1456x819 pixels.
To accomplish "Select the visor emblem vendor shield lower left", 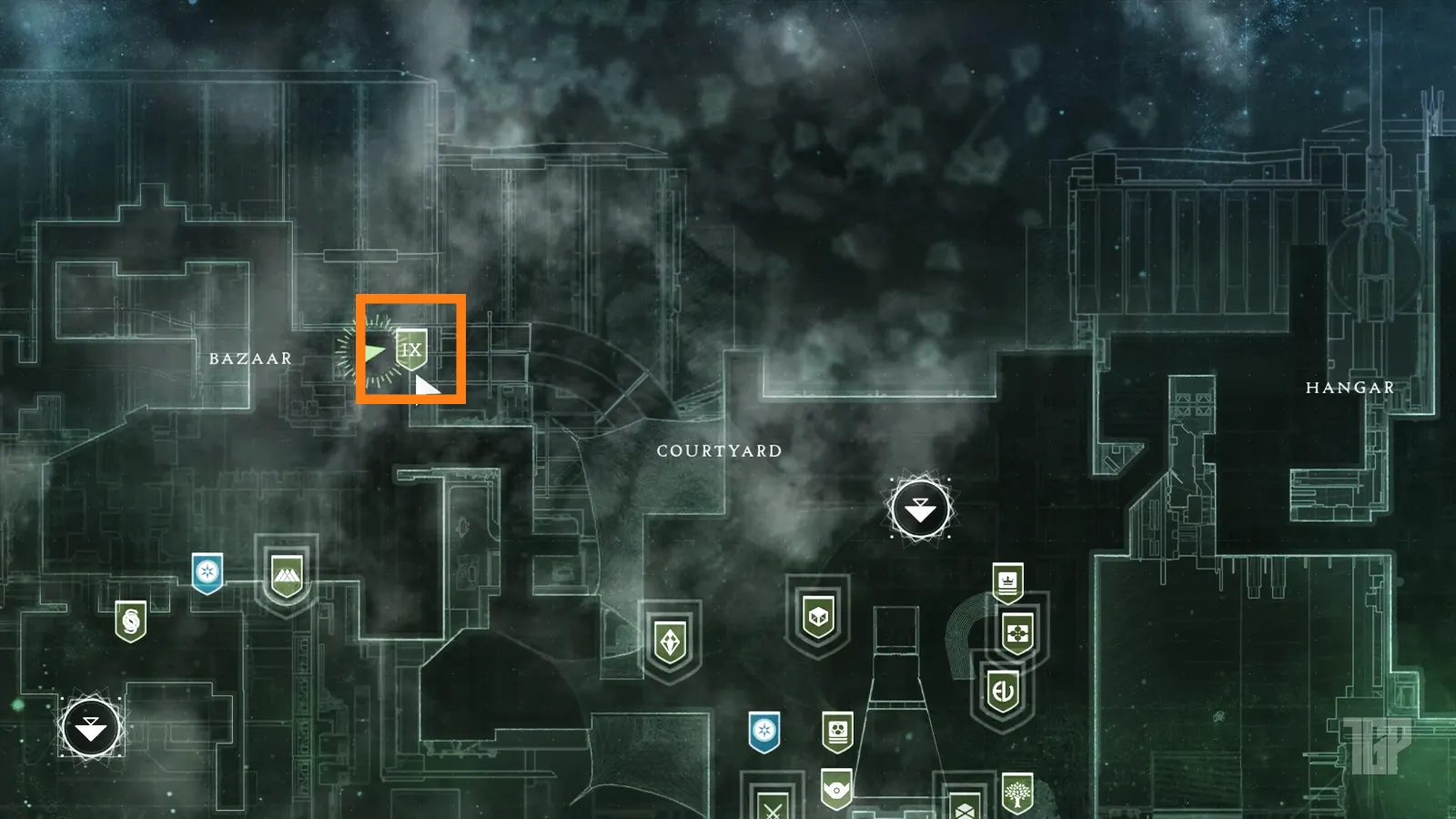I will click(x=836, y=788).
